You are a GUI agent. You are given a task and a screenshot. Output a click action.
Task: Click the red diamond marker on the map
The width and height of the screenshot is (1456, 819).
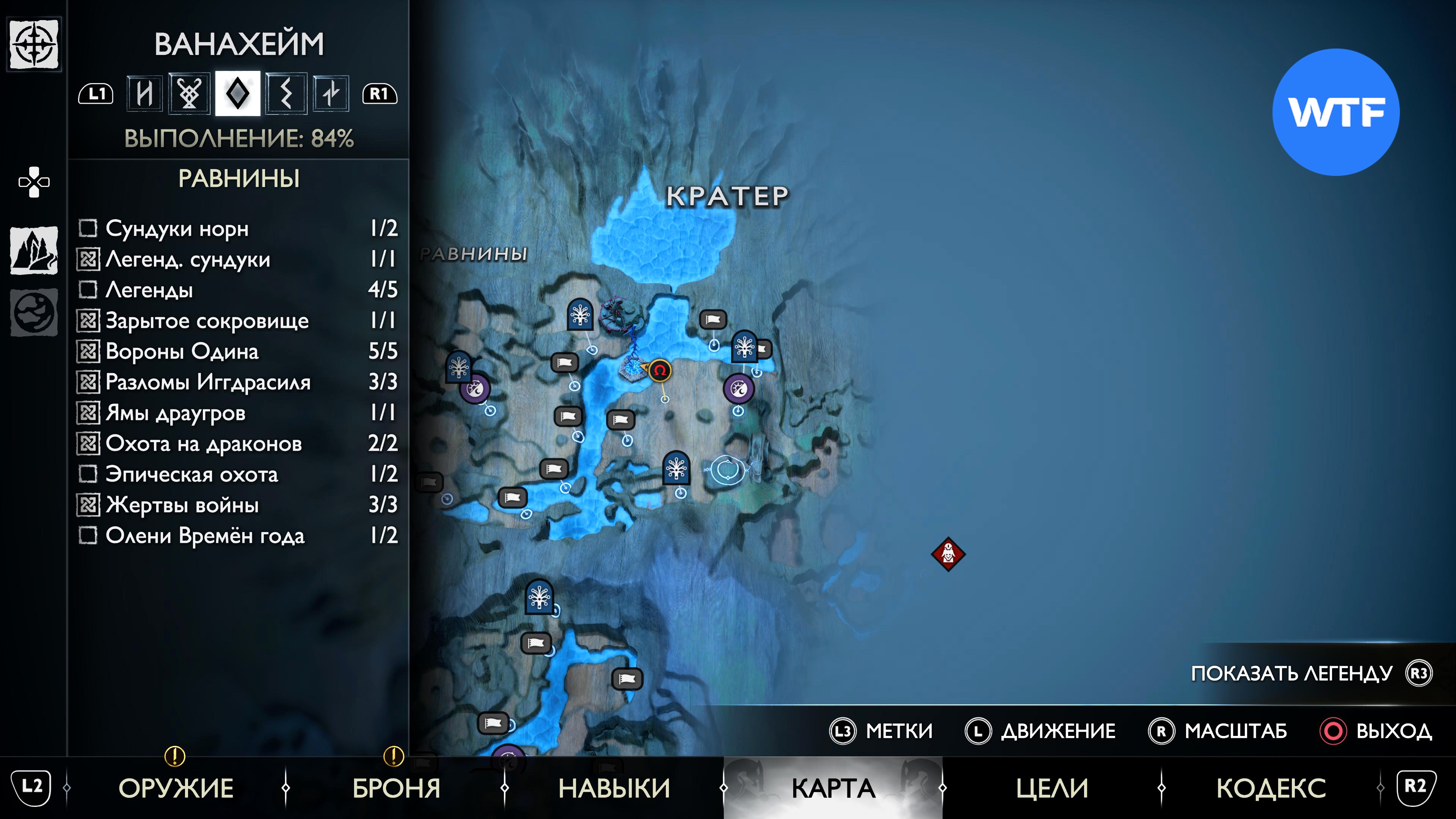[948, 554]
